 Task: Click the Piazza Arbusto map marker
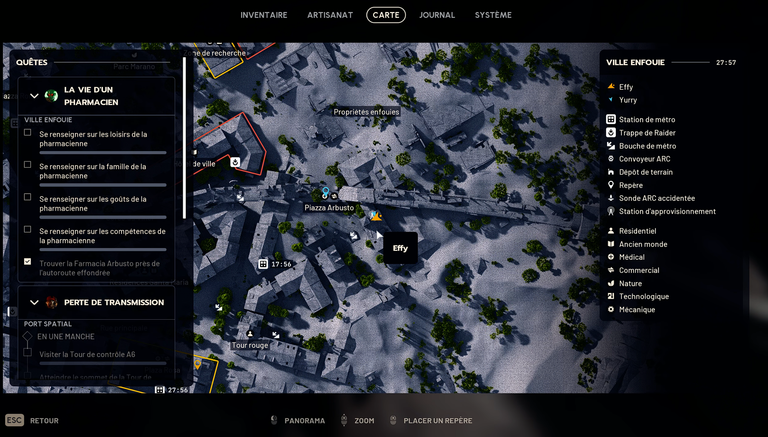pos(329,207)
